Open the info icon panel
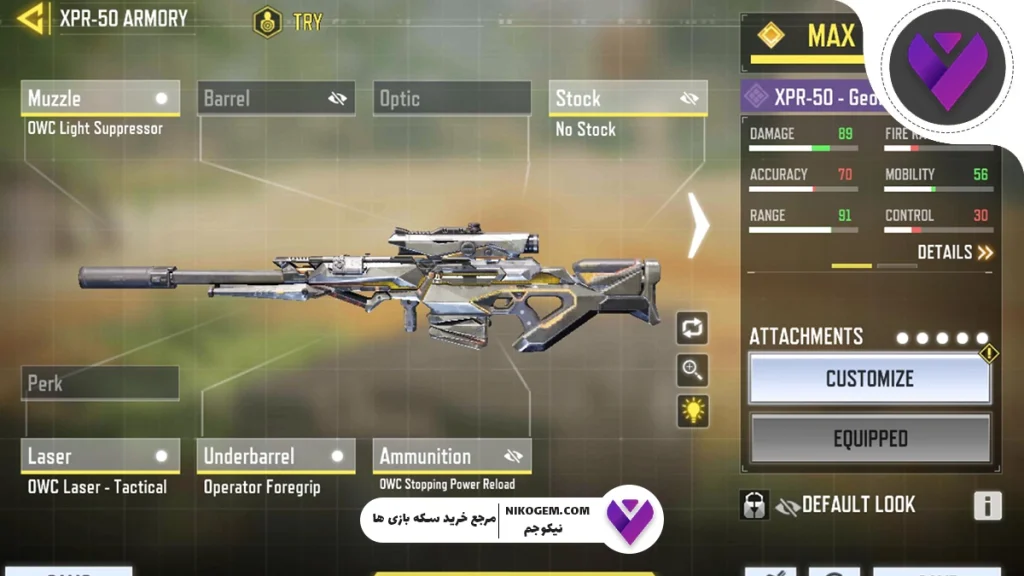1024x576 pixels. coord(987,506)
